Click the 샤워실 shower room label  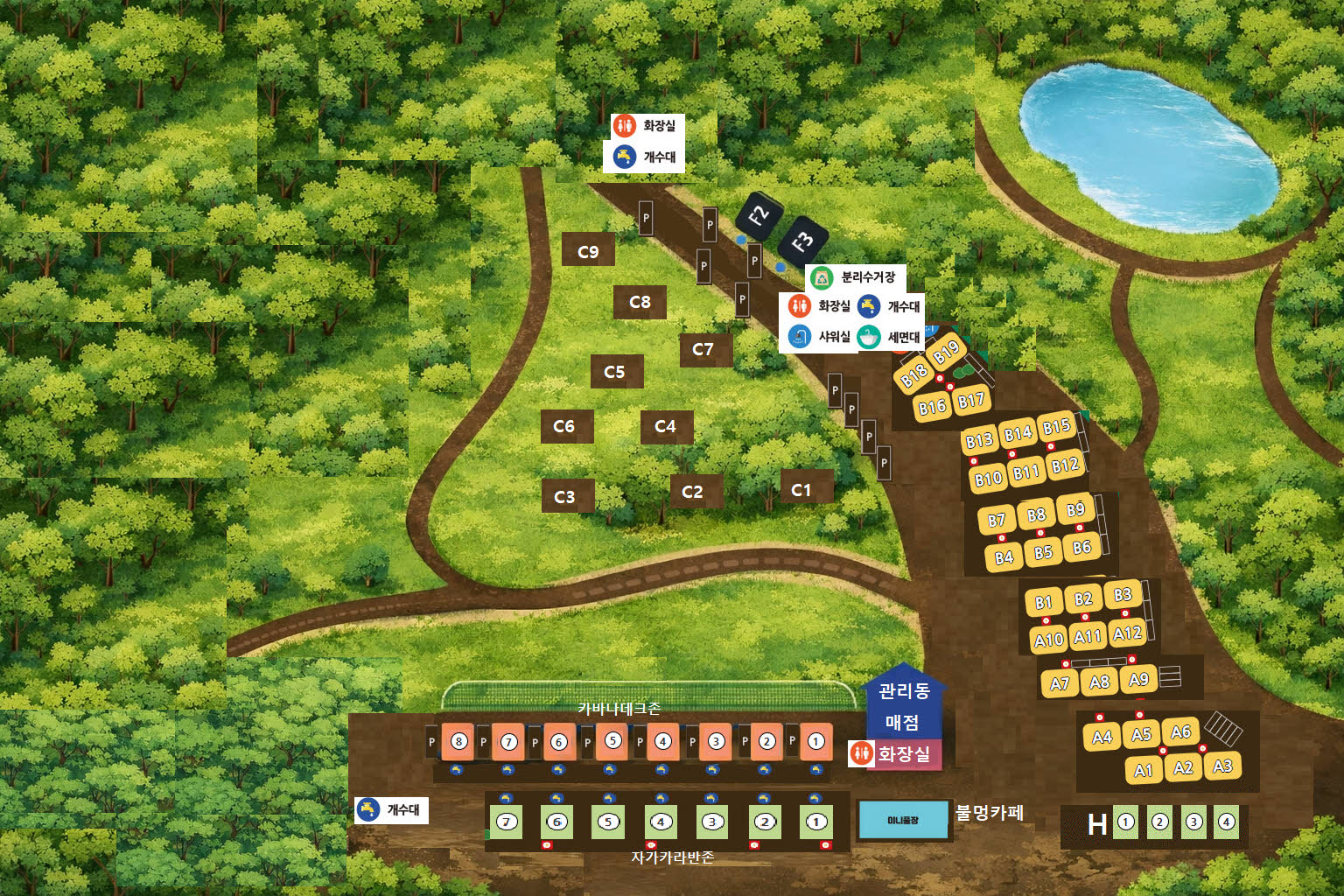coord(821,337)
